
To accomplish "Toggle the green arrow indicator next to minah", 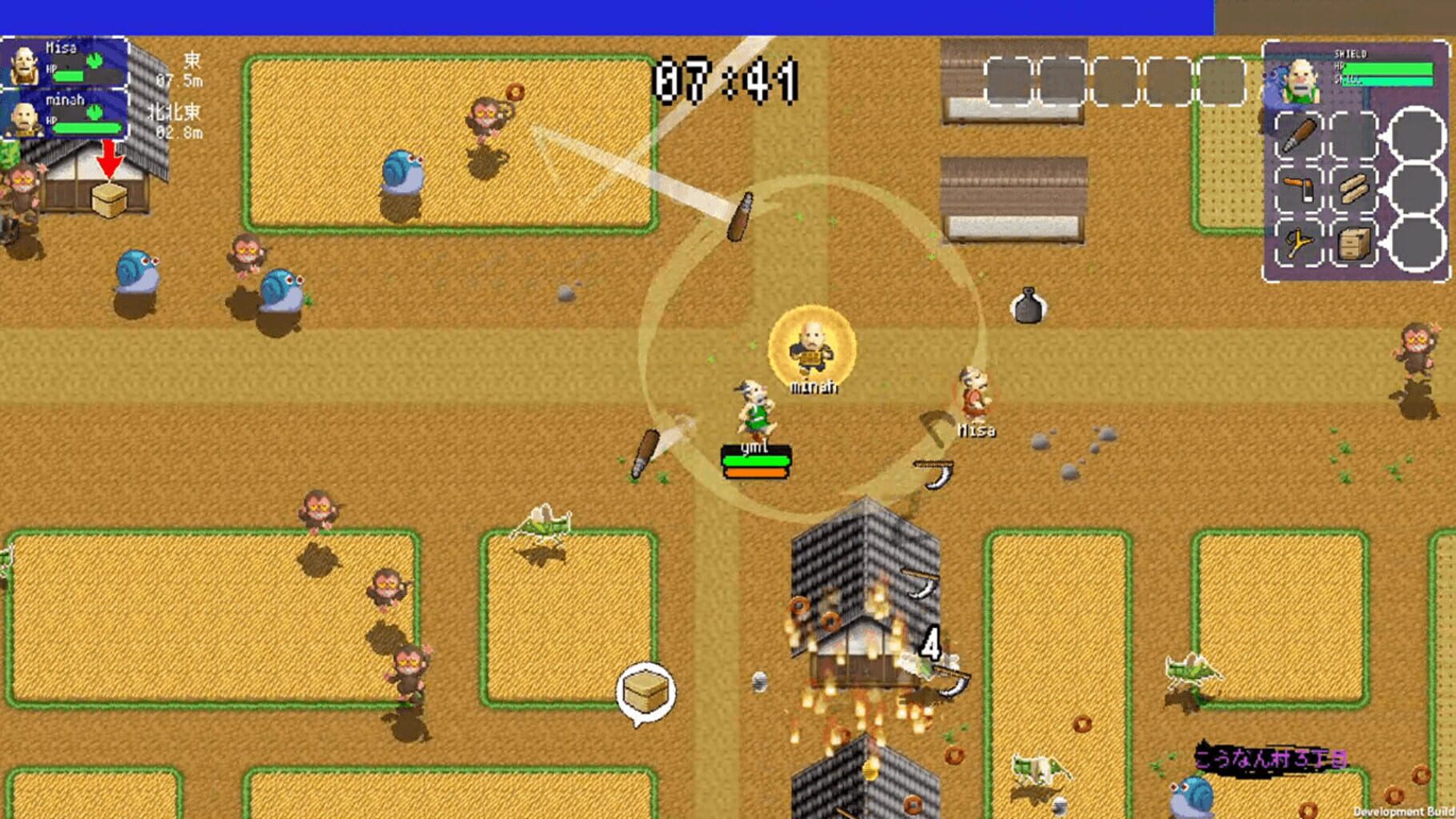I will [94, 112].
